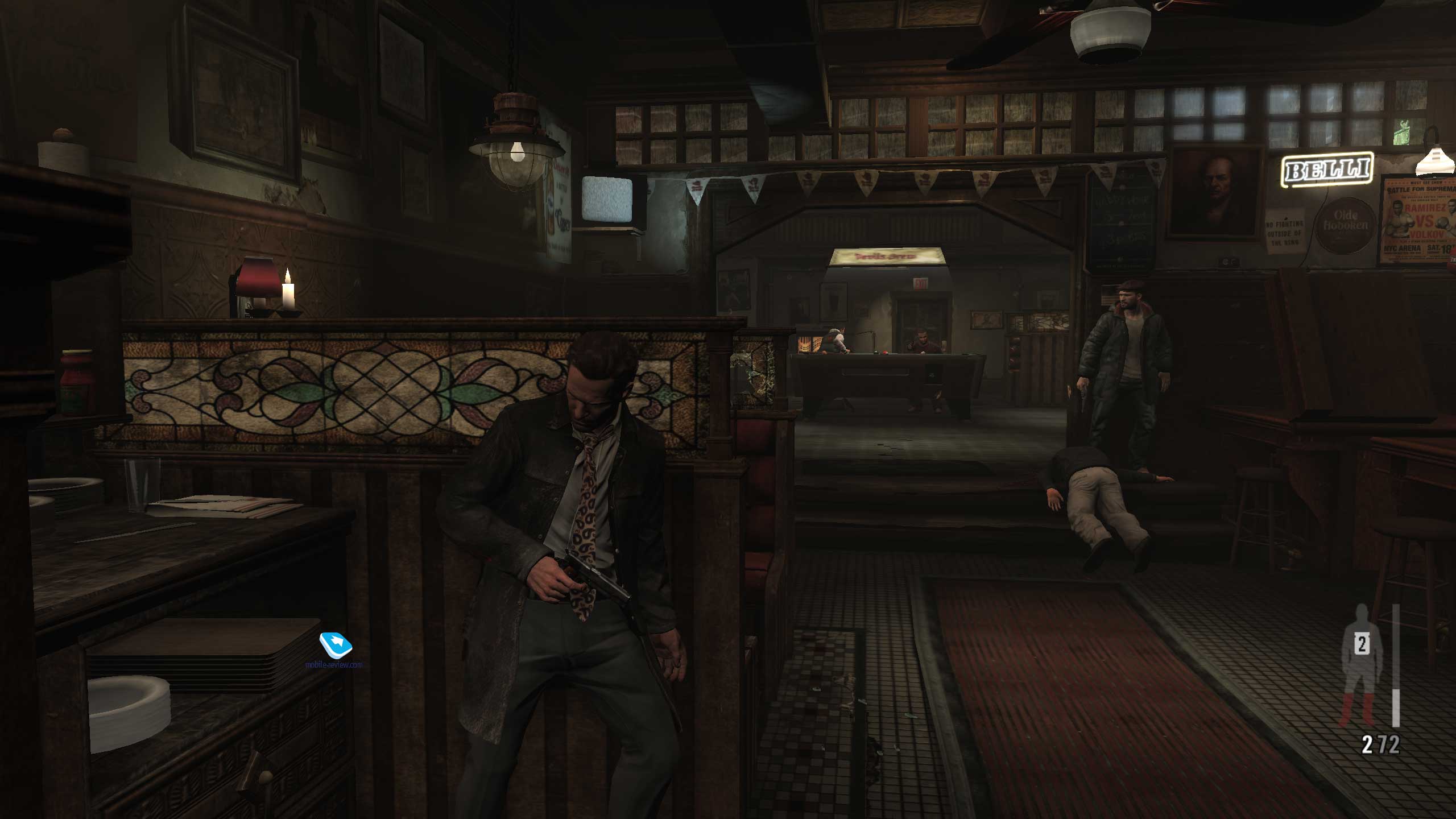This screenshot has width=1456, height=819.
Task: Click the mobile-review.com watermark logo
Action: pyautogui.click(x=336, y=646)
